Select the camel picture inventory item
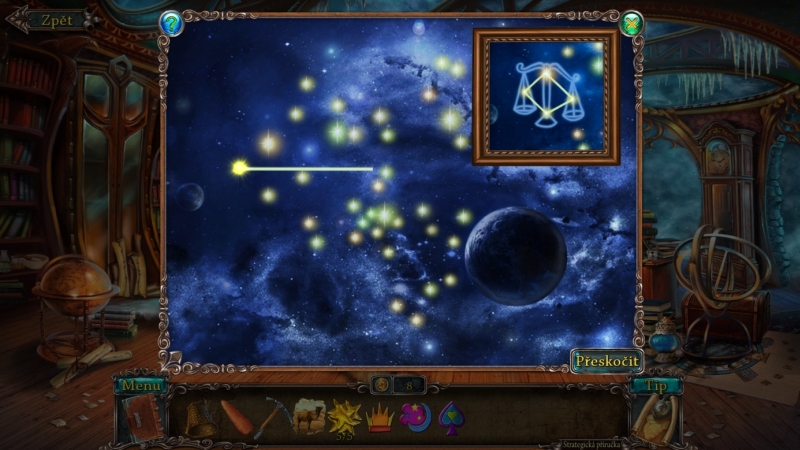Viewport: 800px width, 450px height. (x=309, y=415)
